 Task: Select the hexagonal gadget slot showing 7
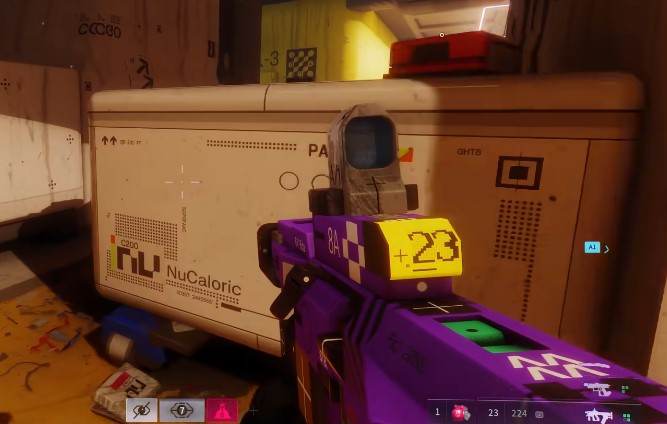[181, 410]
